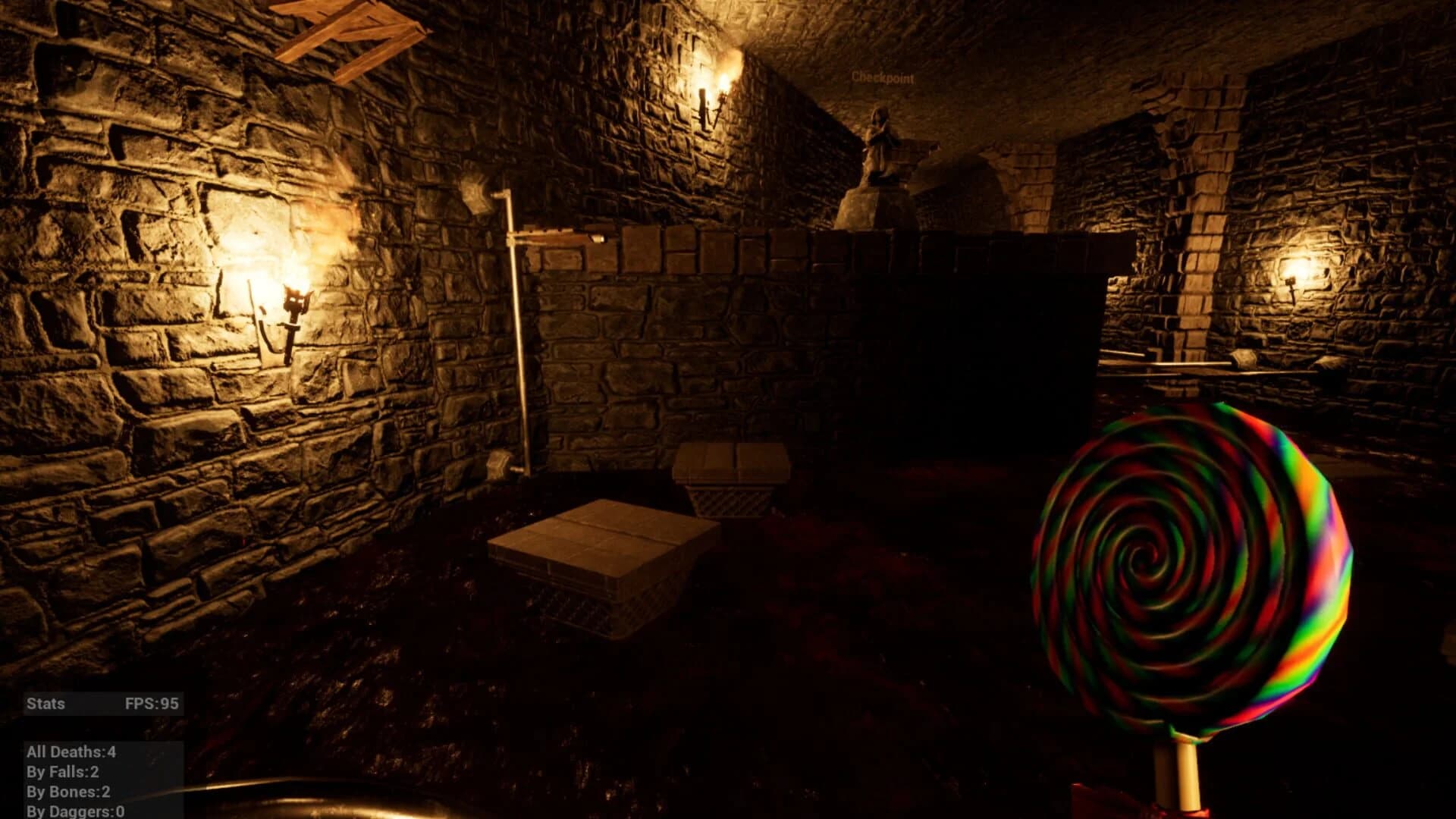Open the Checkpoint label above the statue
Image resolution: width=1456 pixels, height=819 pixels.
pos(882,77)
